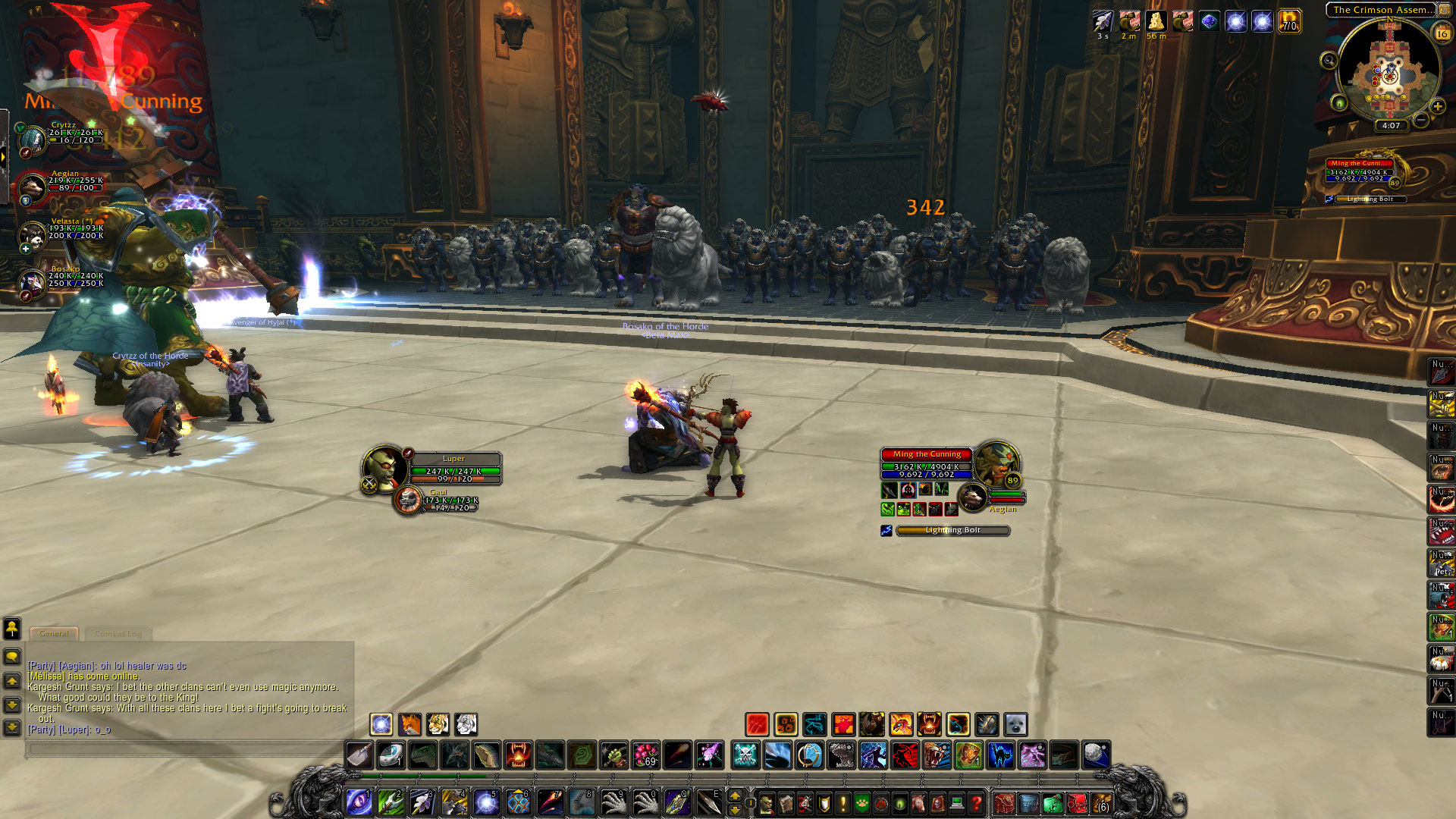
Task: Open the quest log exclamation mark button
Action: coord(843,802)
